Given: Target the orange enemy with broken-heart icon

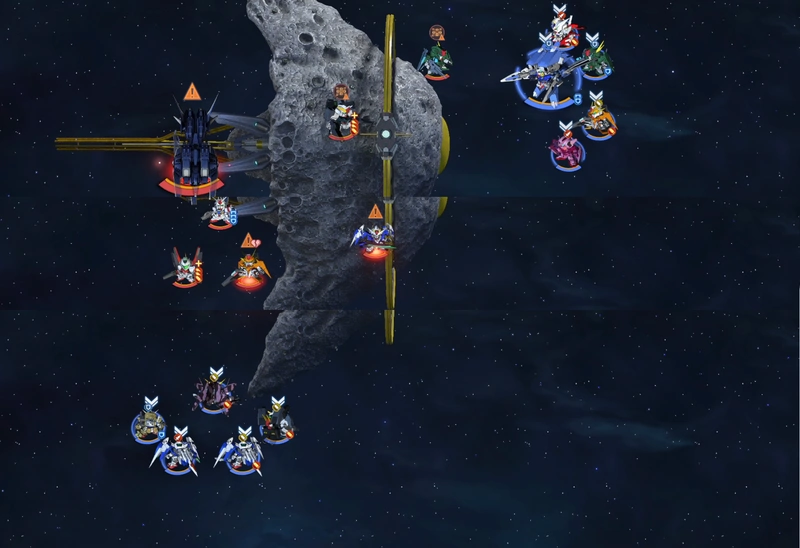Looking at the screenshot, I should point(247,268).
